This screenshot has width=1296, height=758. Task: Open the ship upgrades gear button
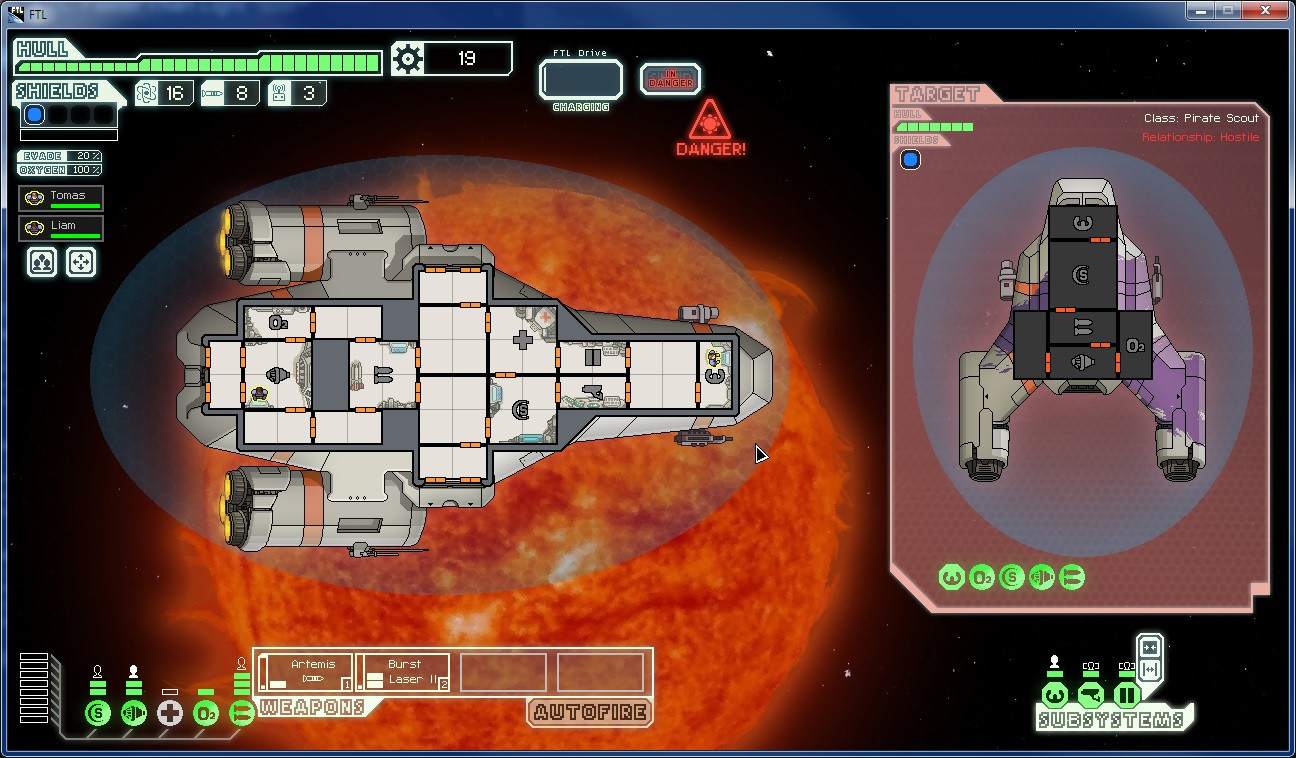(x=408, y=59)
